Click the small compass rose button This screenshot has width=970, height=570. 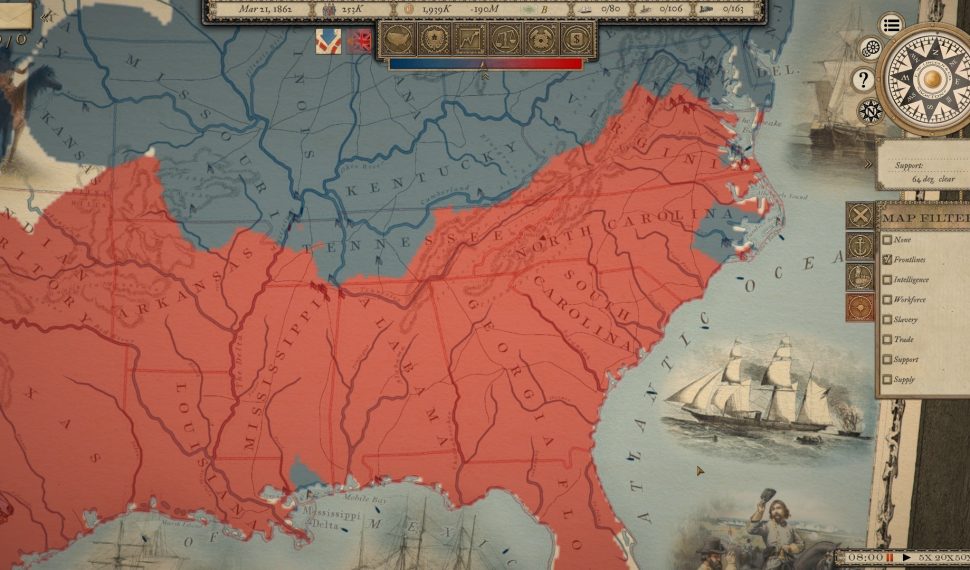tap(870, 110)
